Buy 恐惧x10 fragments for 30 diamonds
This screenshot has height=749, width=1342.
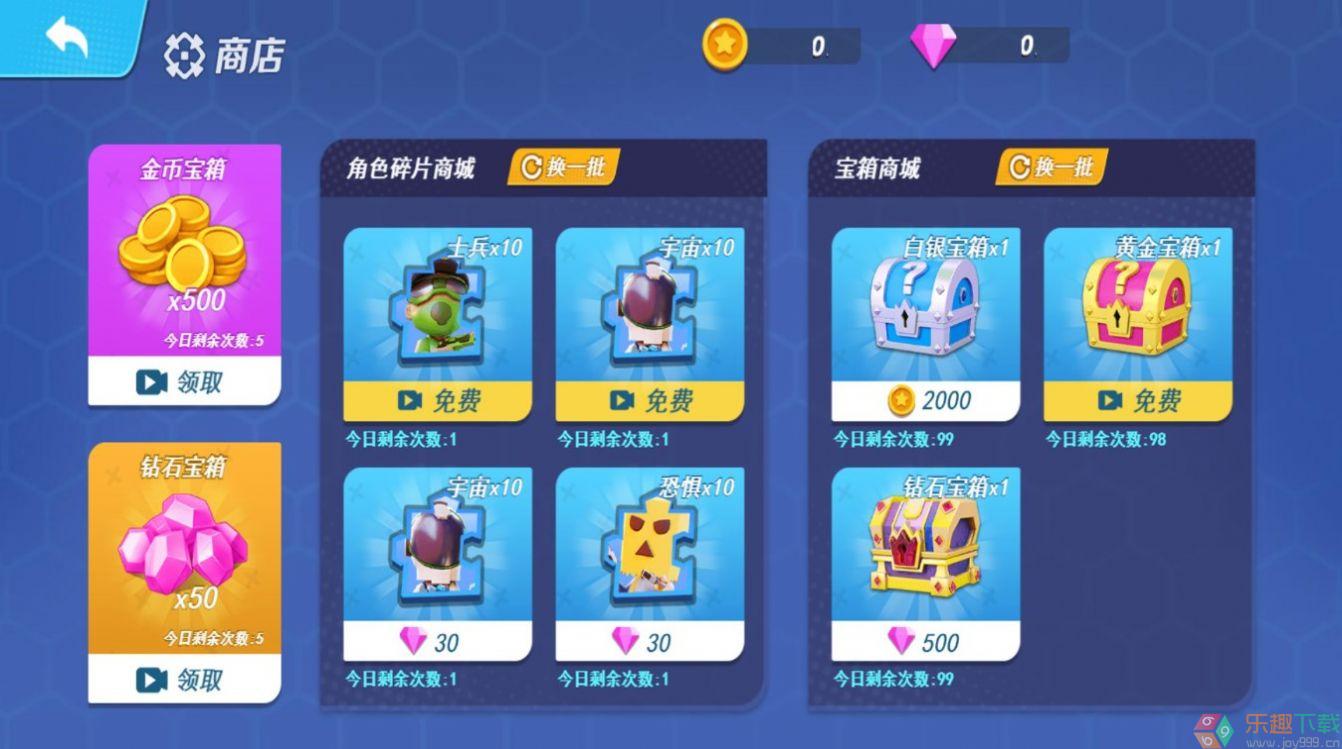(x=650, y=641)
